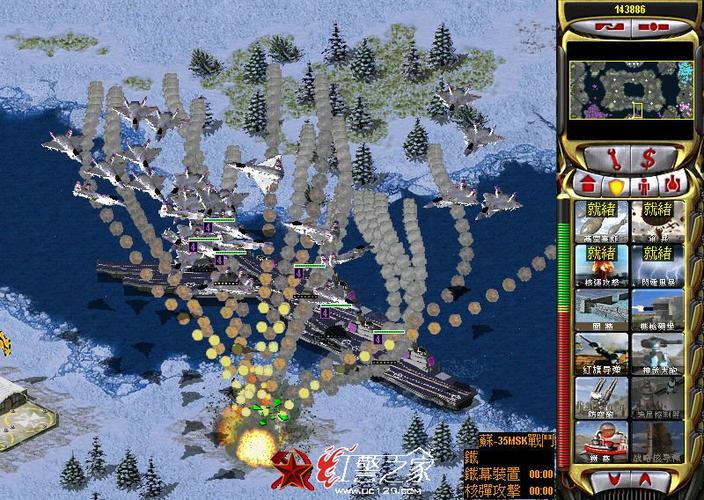Screen dimensions: 704x500
Task: Select the ready high-altitude bombing icon
Action: click(x=602, y=219)
